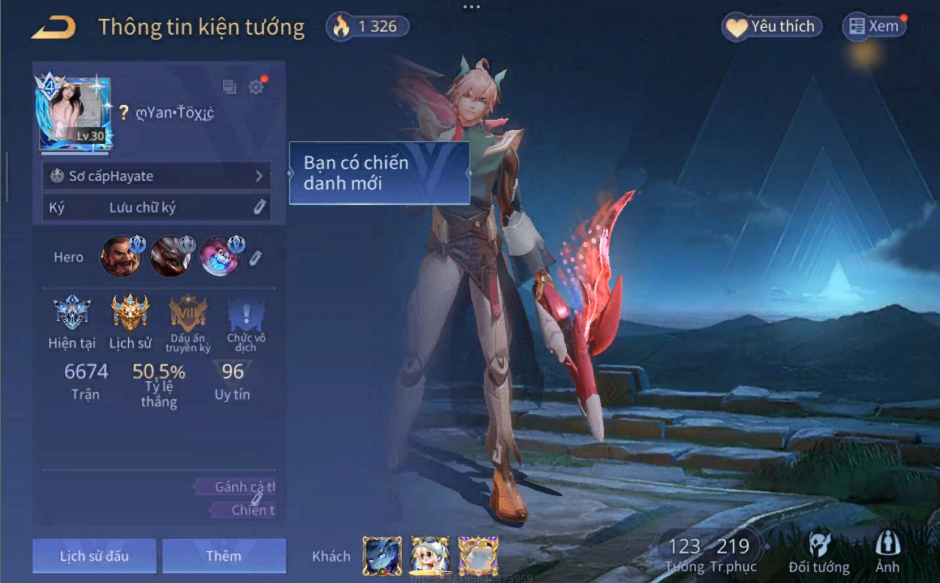
Task: Open the profile gear settings icon
Action: pyautogui.click(x=256, y=87)
